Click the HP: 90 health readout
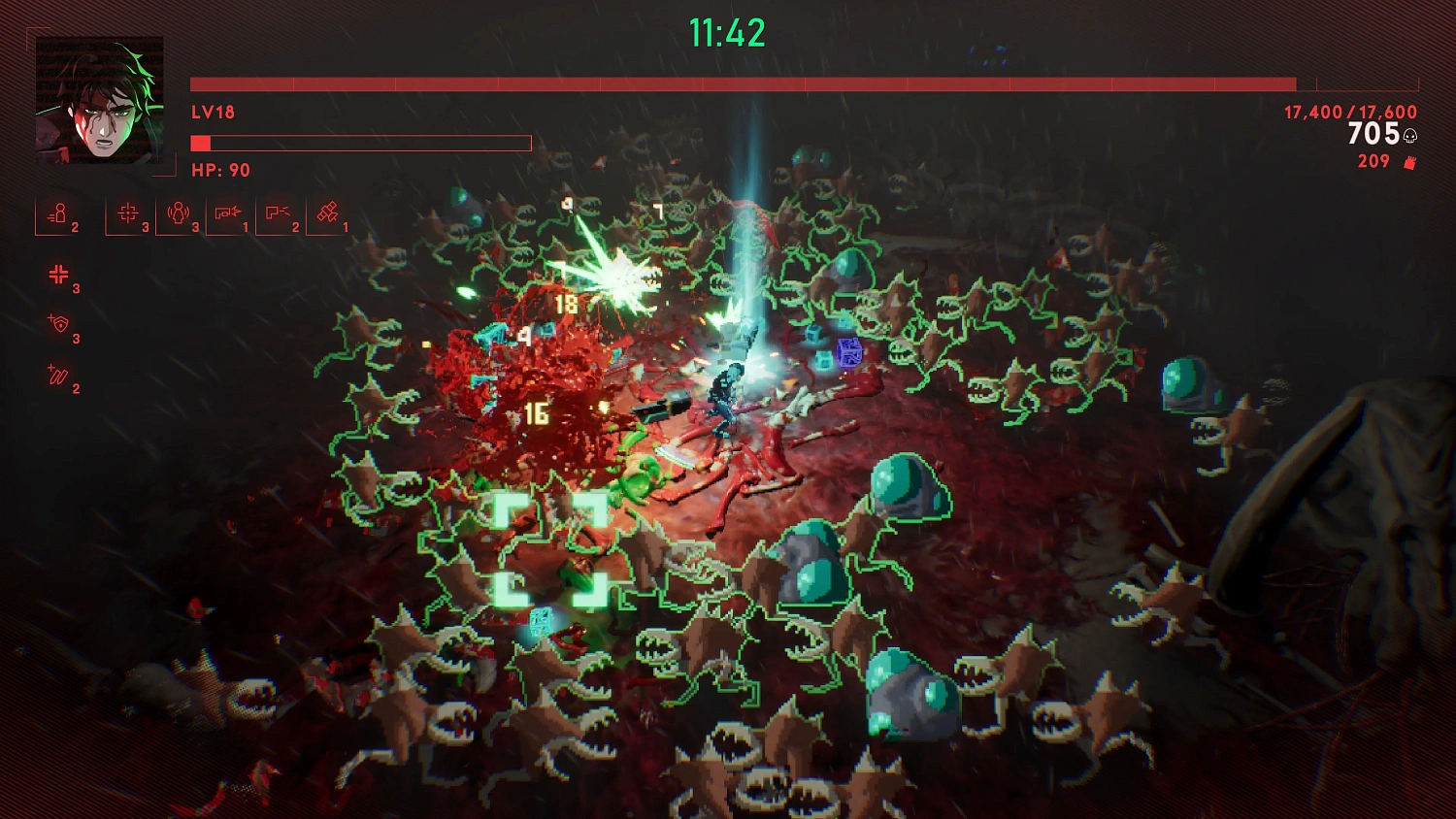Image resolution: width=1456 pixels, height=819 pixels. click(218, 170)
